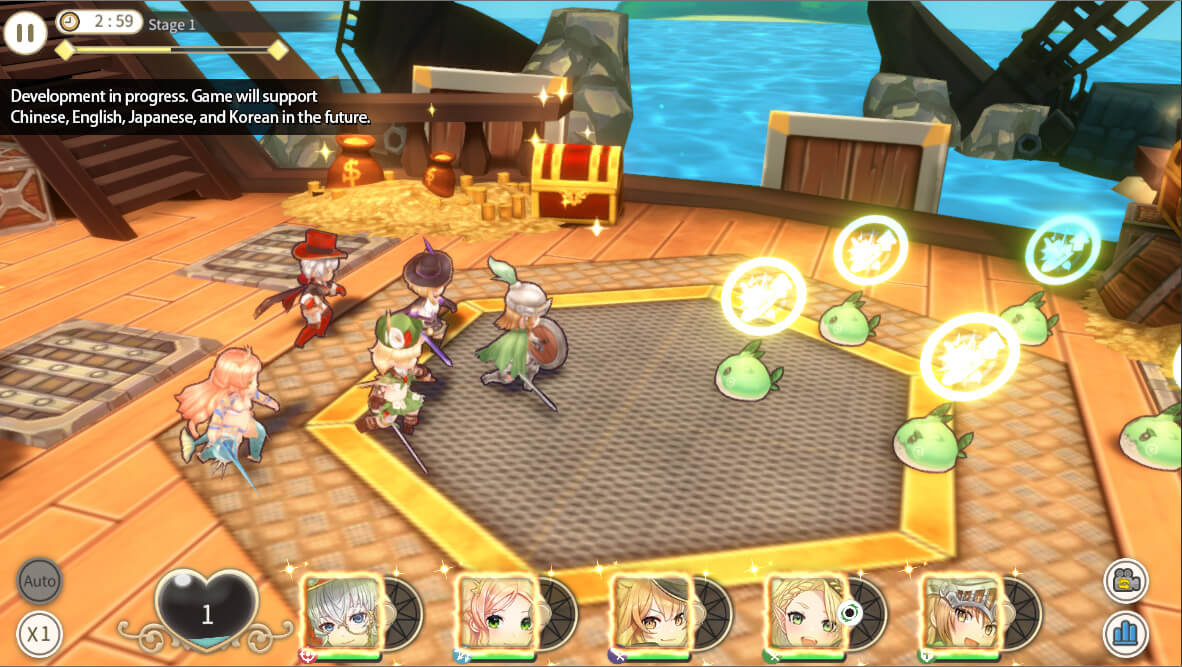
Task: Tap the black heart gauge
Action: [207, 610]
